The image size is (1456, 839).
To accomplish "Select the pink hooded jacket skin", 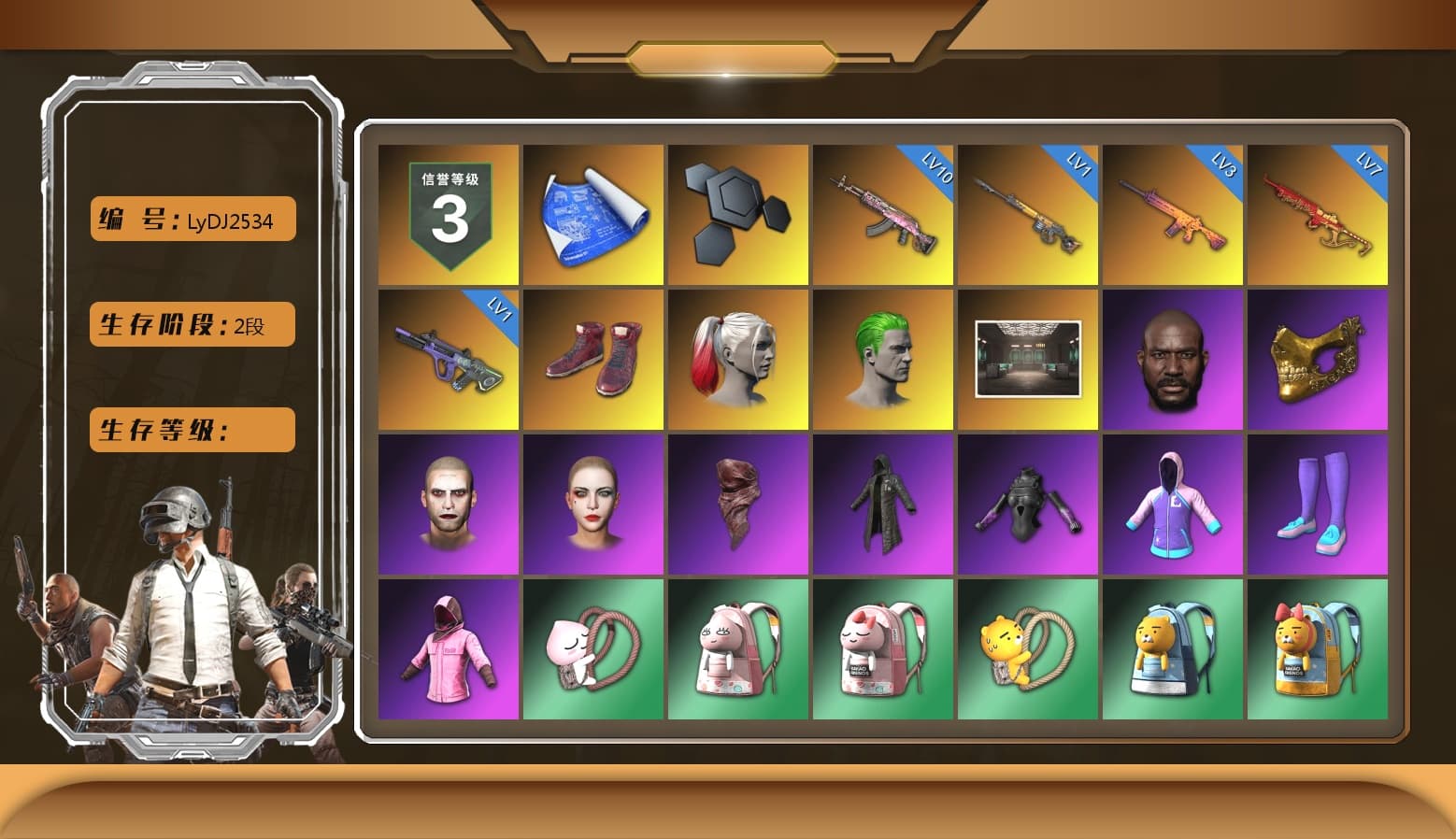I will click(x=447, y=651).
